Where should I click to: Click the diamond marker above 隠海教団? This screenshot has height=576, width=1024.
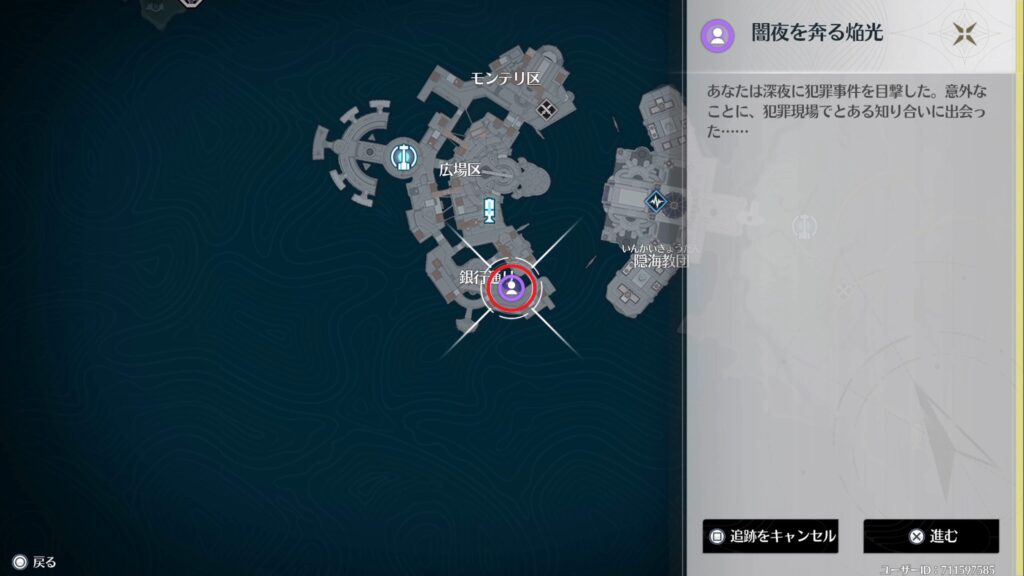point(656,201)
